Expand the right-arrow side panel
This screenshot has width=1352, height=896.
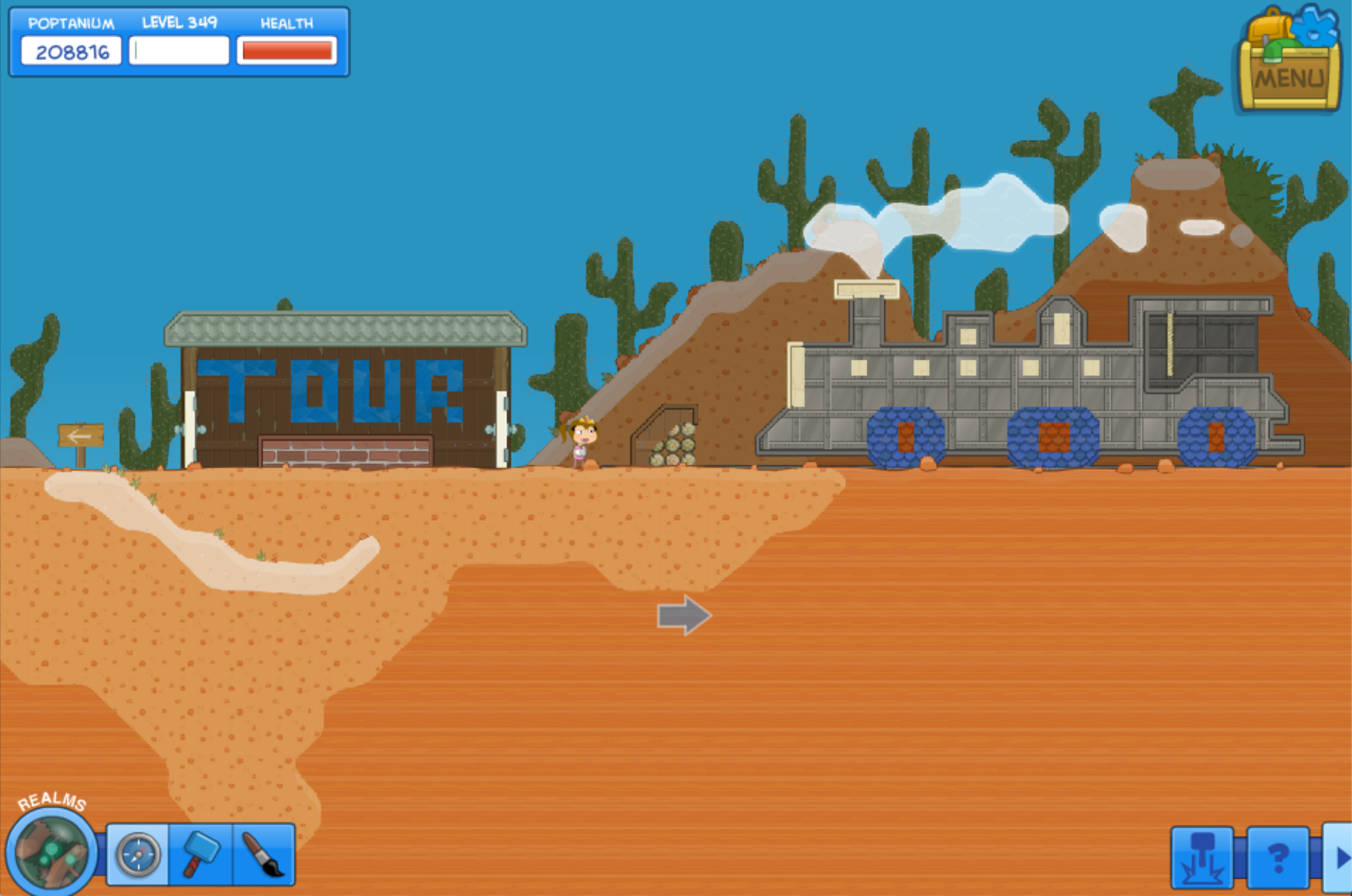pos(1340,857)
